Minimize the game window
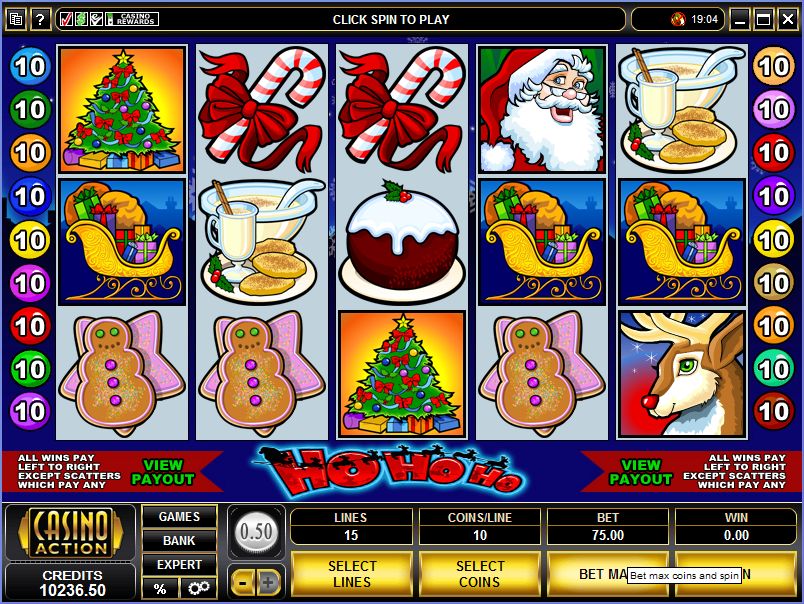 point(739,19)
